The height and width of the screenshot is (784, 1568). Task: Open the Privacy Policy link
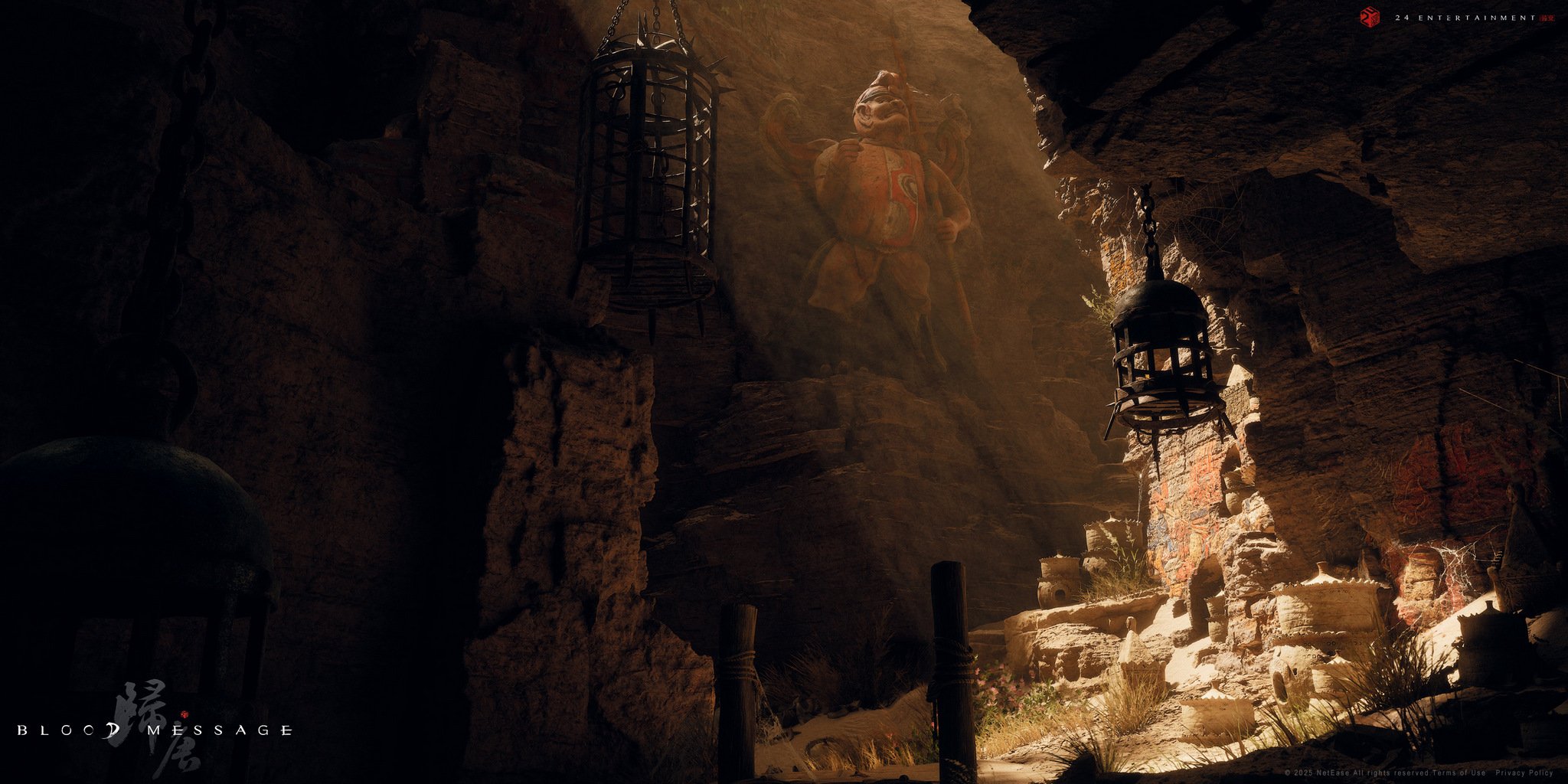click(x=1524, y=773)
